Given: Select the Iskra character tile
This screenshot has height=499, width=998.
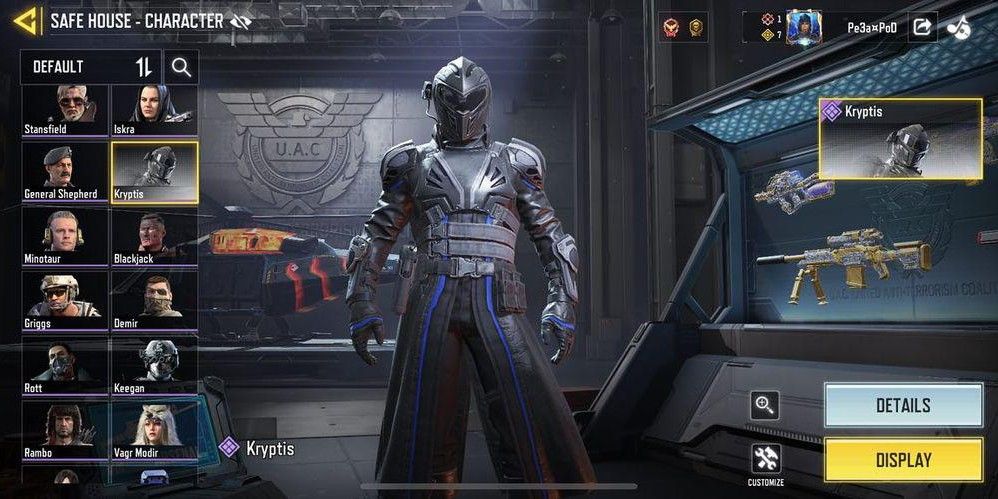Looking at the screenshot, I should coord(154,109).
